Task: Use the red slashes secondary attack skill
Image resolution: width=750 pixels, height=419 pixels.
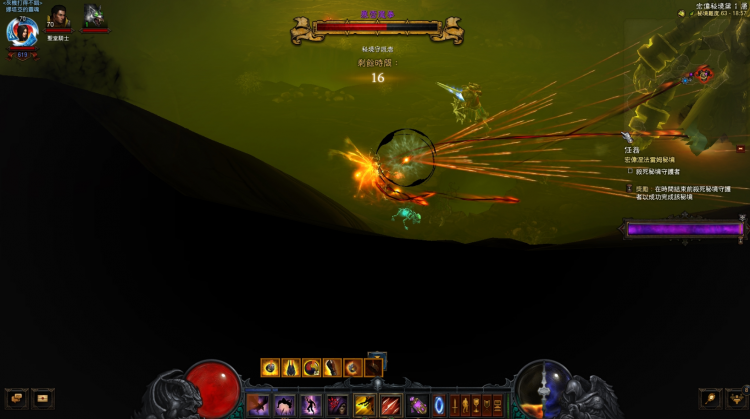Action: pos(390,405)
